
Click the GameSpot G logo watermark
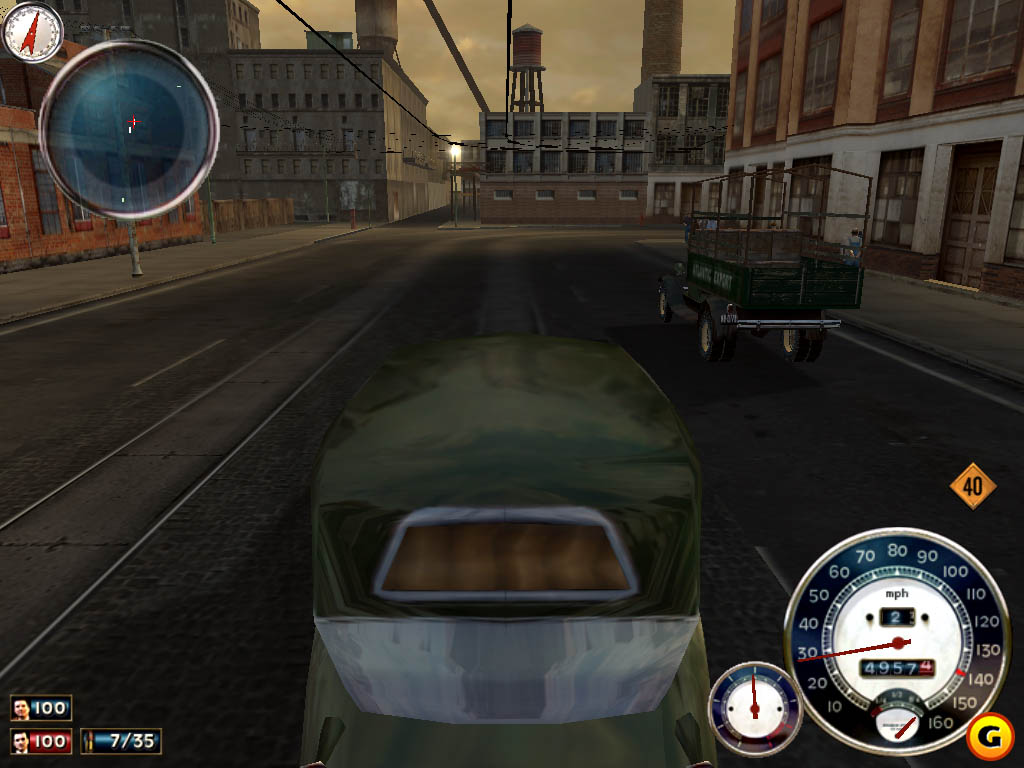(990, 738)
